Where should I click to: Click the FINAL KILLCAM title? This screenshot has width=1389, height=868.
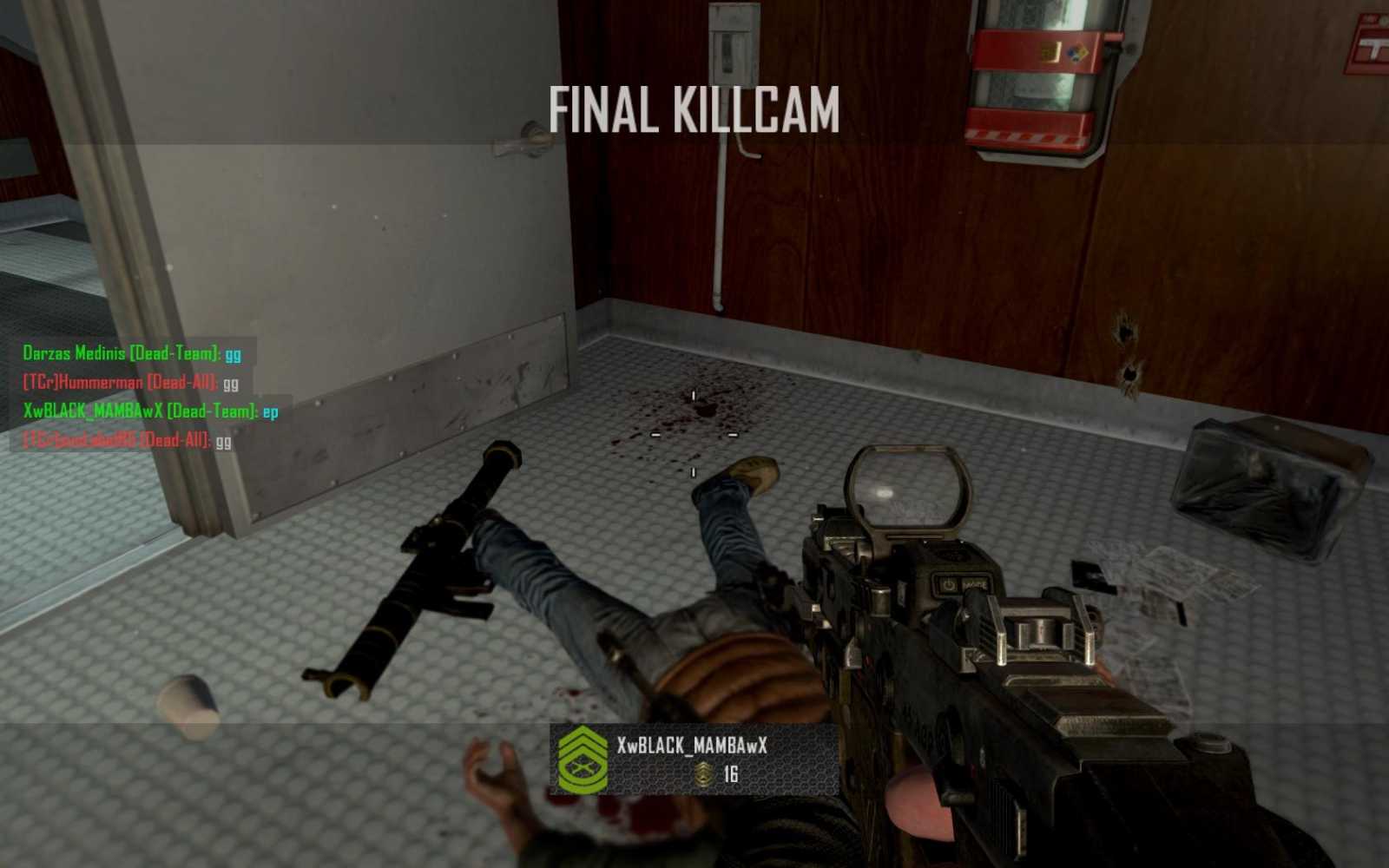click(693, 108)
